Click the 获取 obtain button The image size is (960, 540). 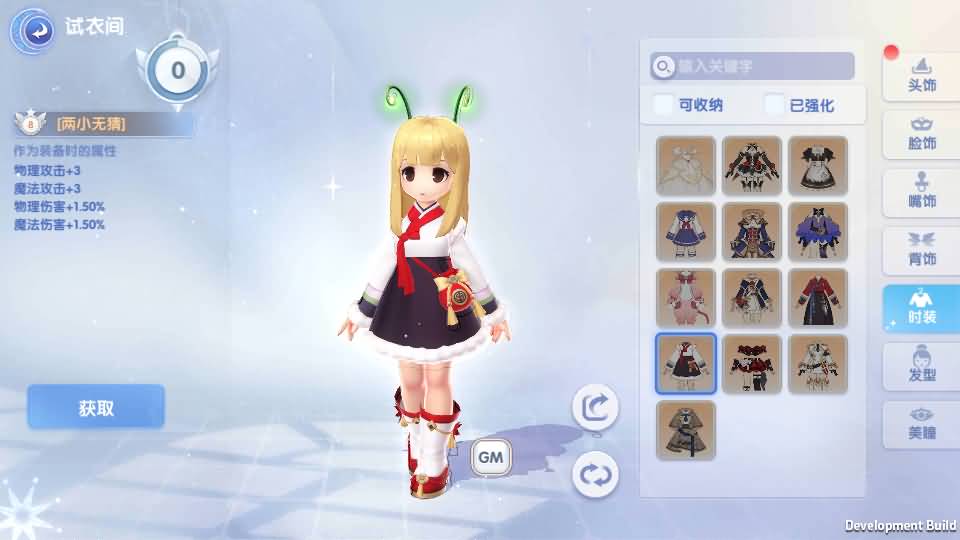(x=96, y=408)
